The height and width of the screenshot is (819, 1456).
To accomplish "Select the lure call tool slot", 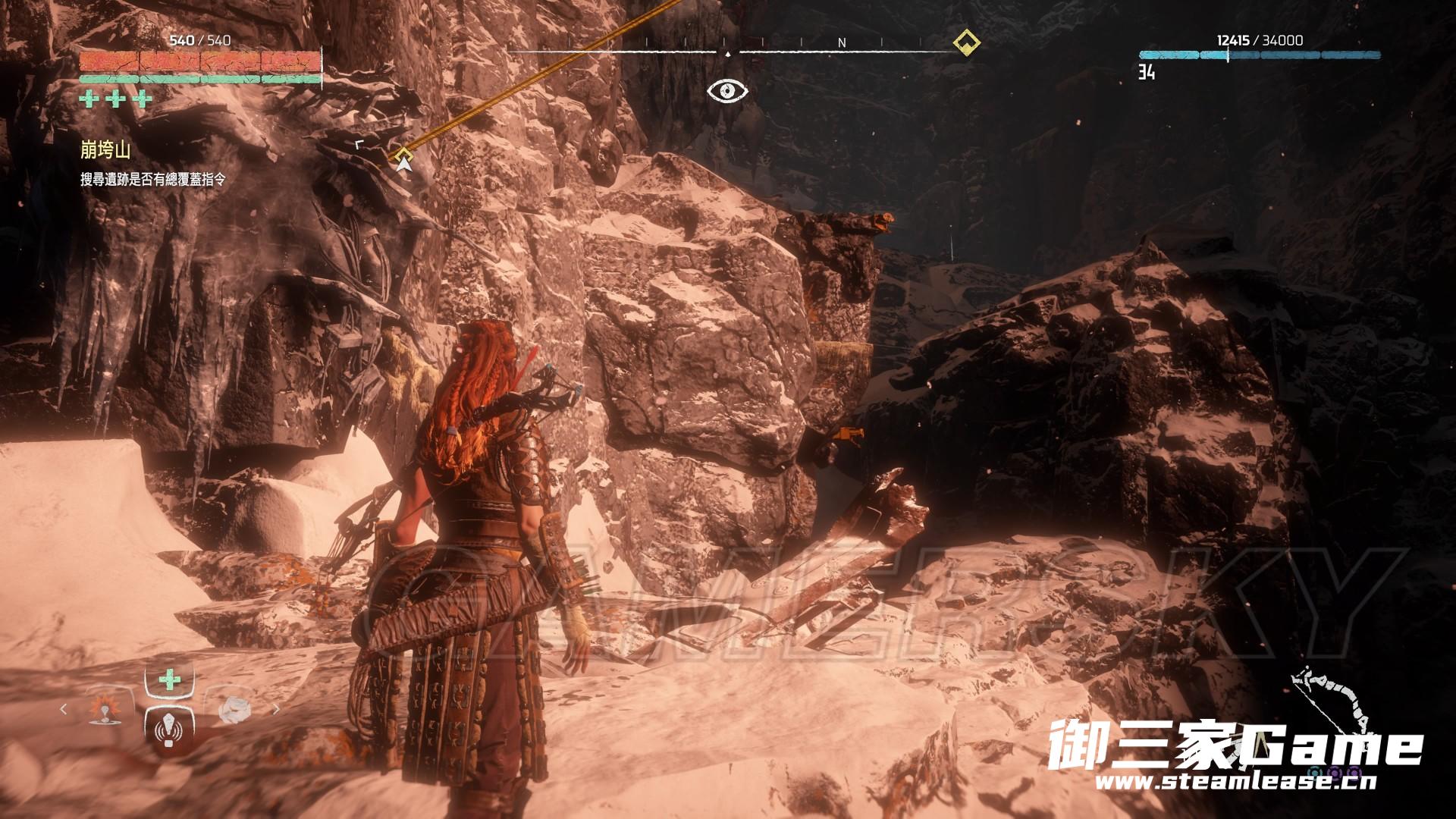I will pos(170,730).
